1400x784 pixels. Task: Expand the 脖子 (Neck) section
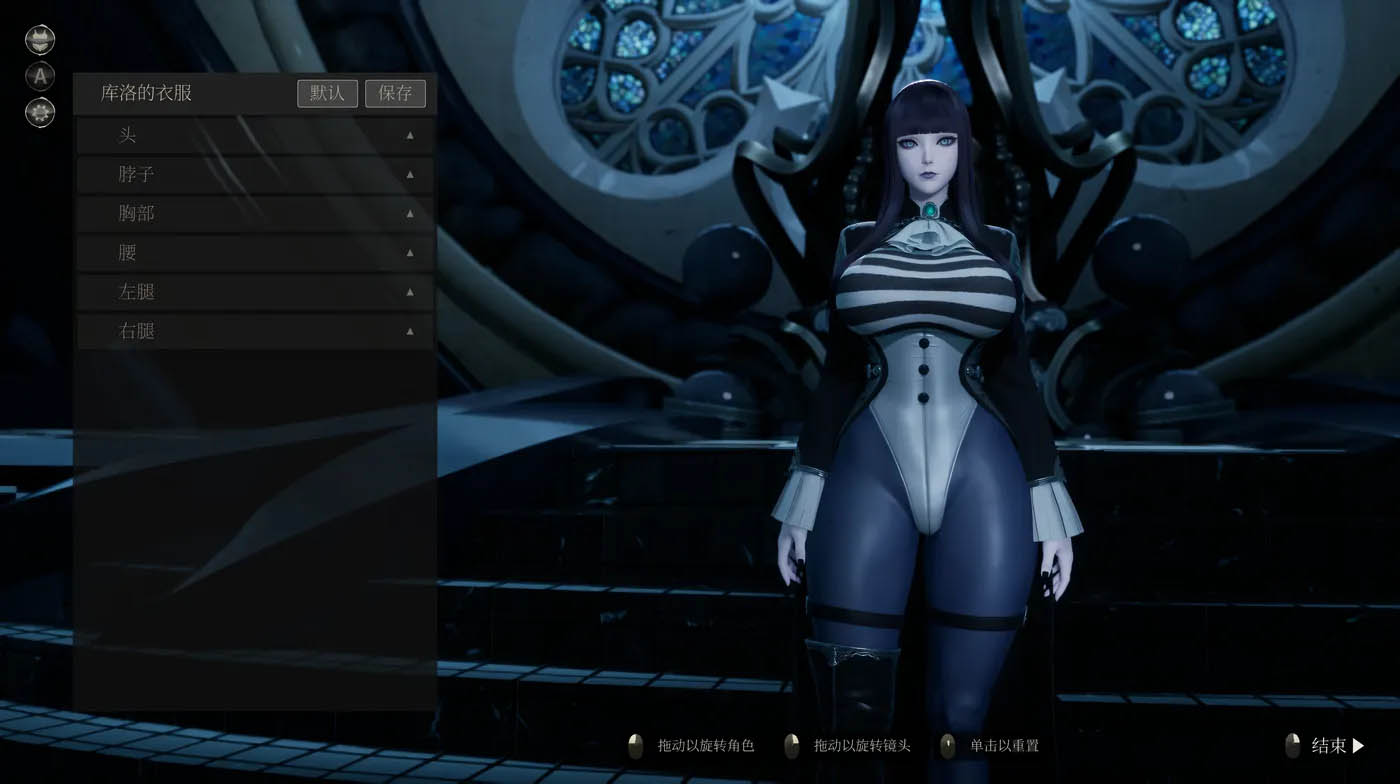pyautogui.click(x=408, y=174)
